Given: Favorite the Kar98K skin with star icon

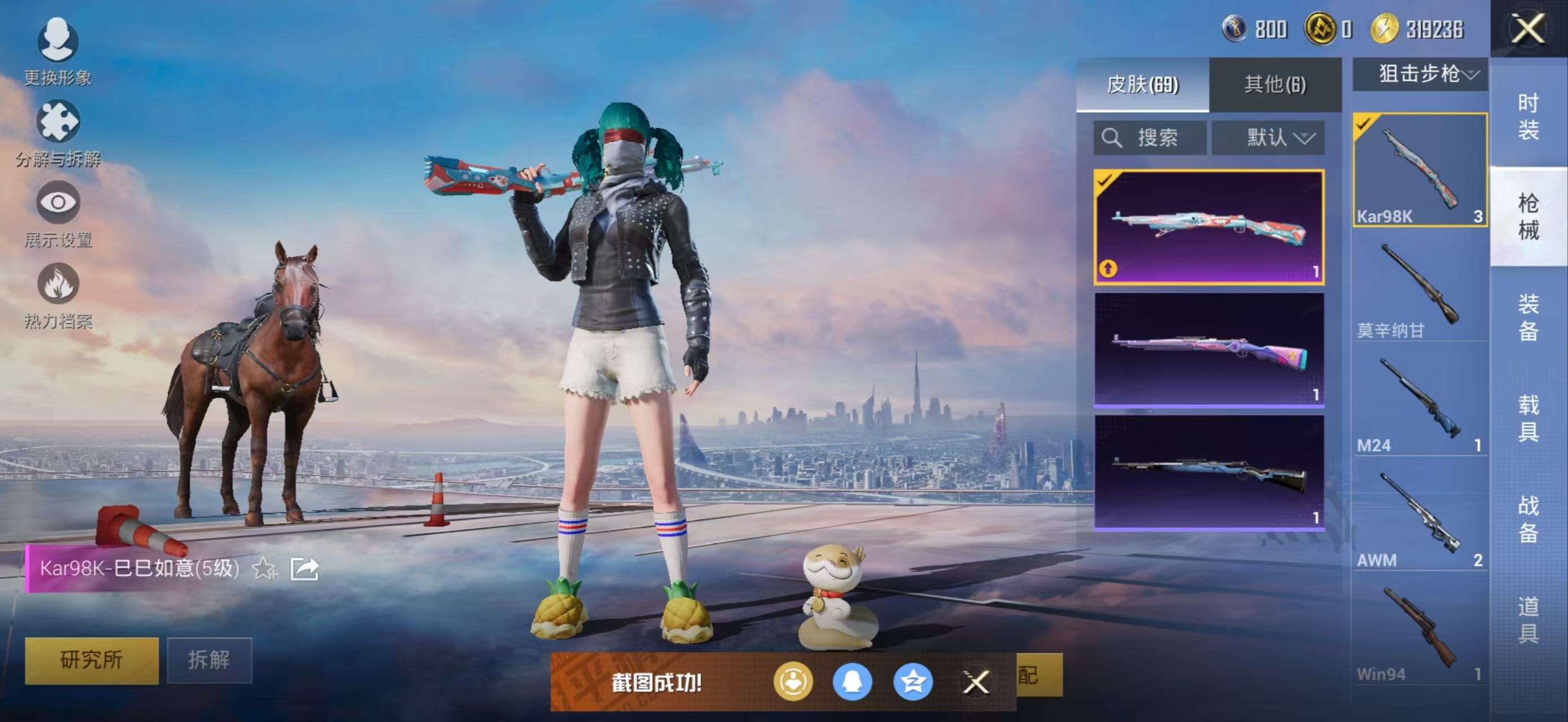Looking at the screenshot, I should tap(264, 569).
